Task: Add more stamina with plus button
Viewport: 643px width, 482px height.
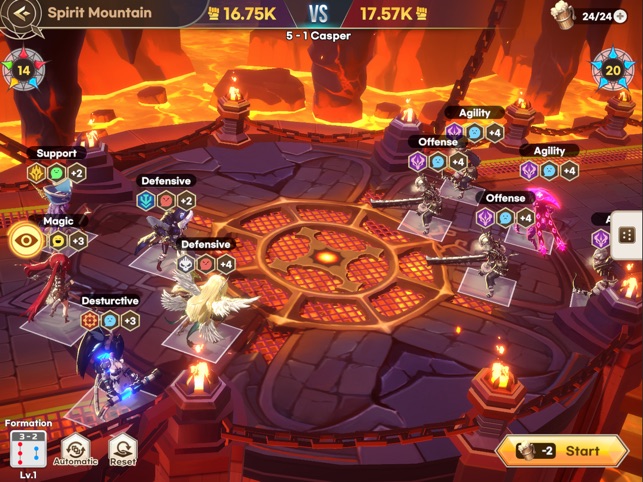Action: click(x=621, y=16)
